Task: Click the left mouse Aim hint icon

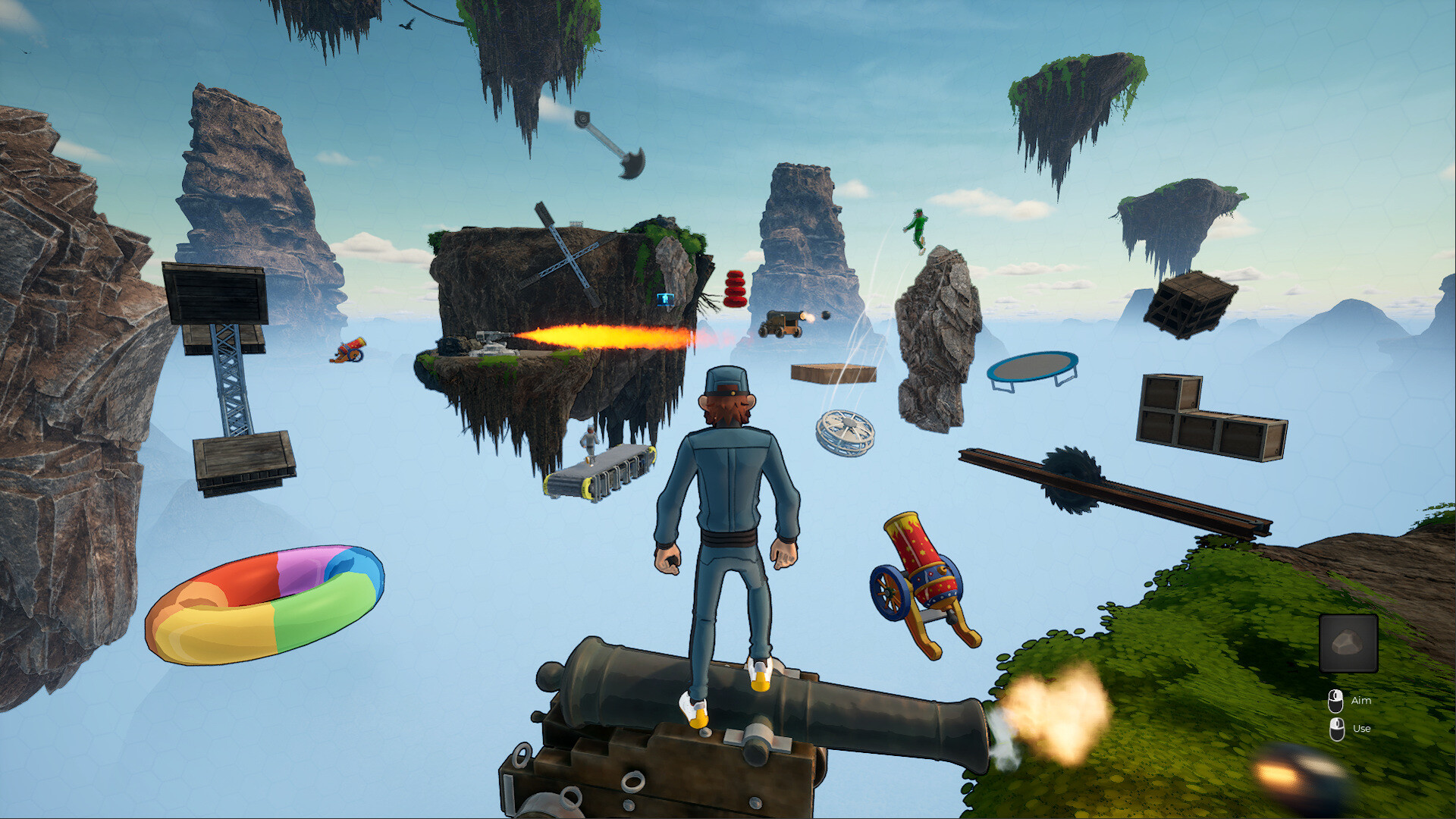Action: coord(1335,700)
